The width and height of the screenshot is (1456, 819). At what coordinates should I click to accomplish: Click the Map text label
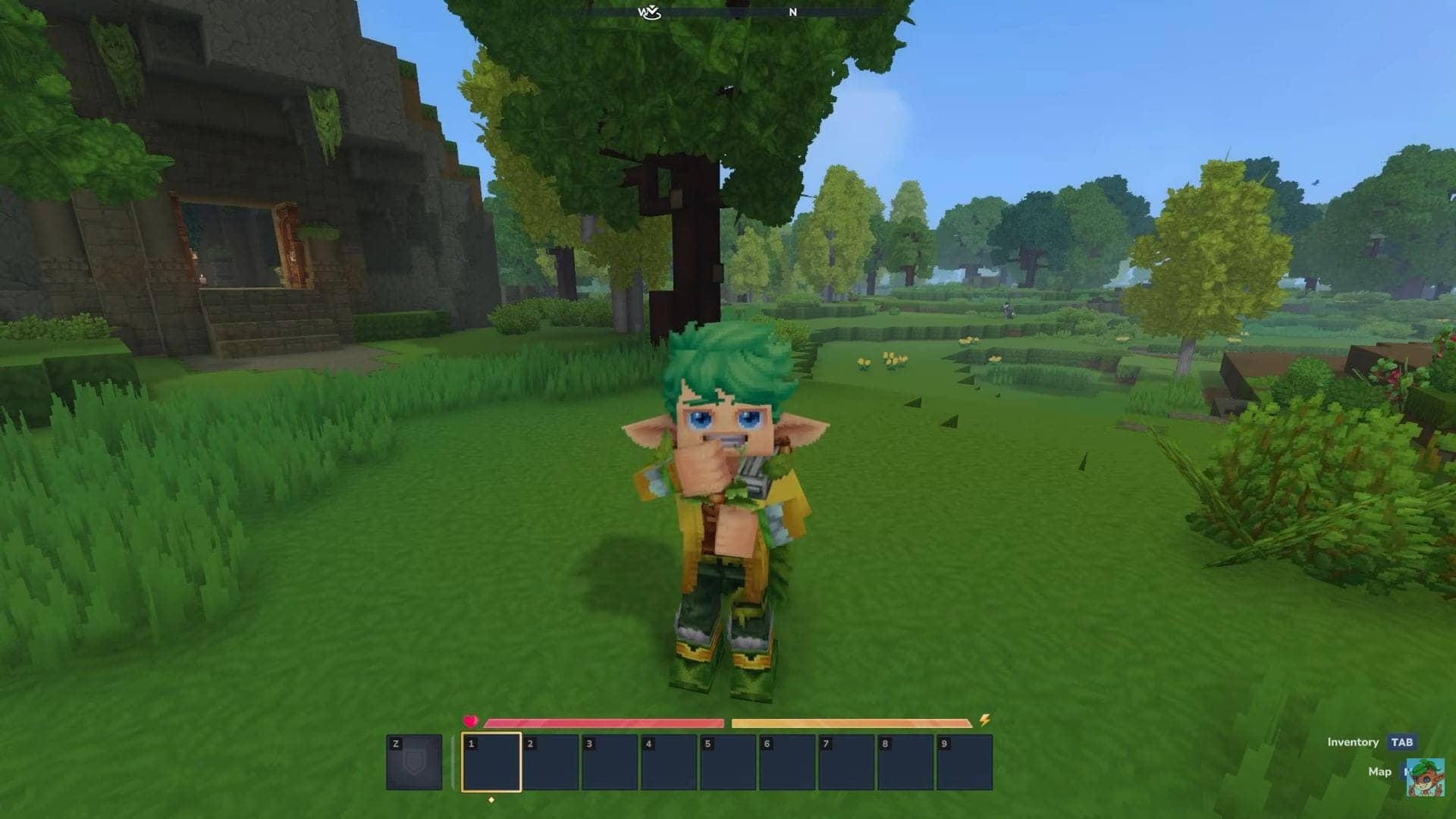click(1380, 772)
